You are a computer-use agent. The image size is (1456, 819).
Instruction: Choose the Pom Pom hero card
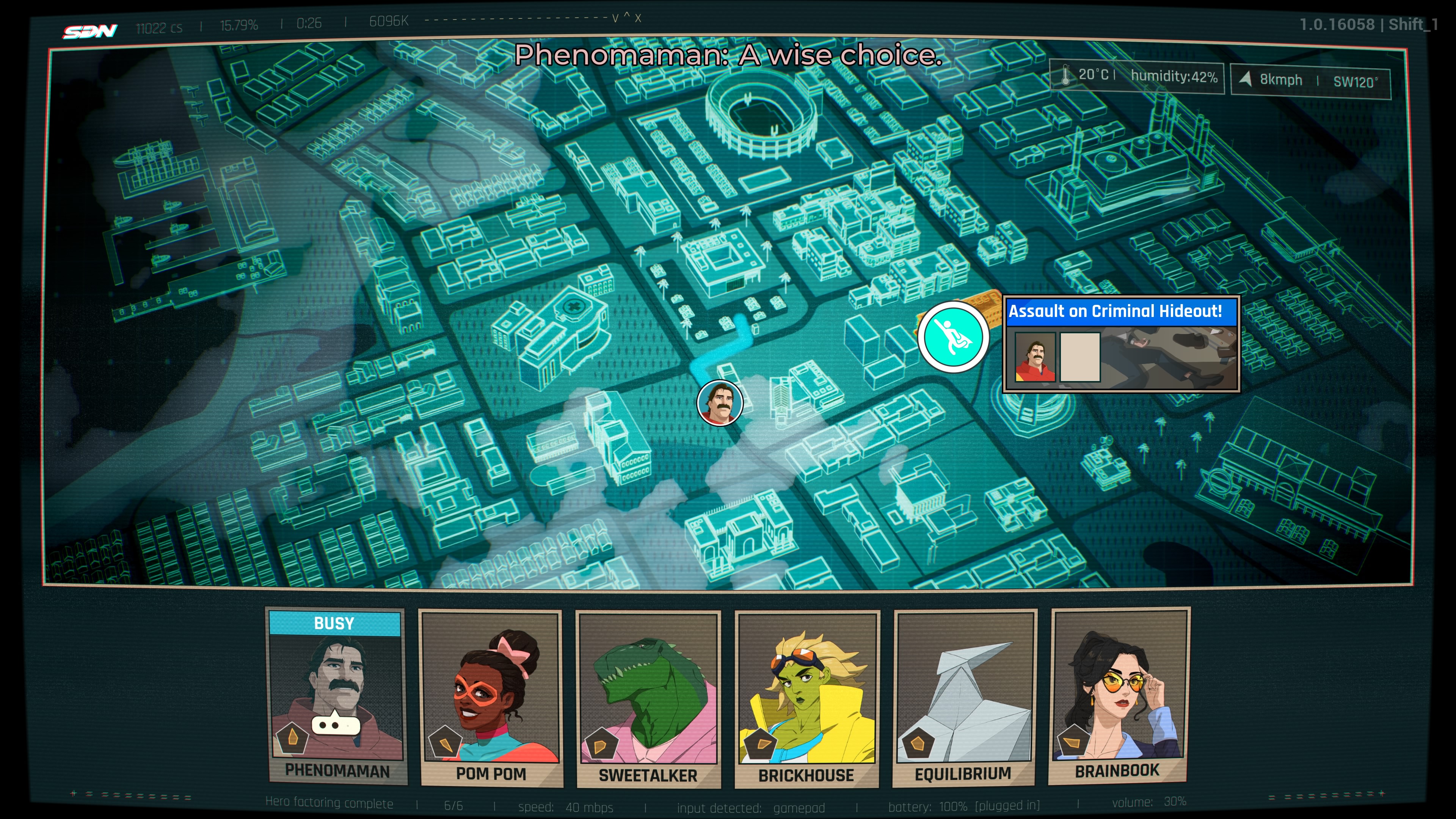click(x=491, y=698)
